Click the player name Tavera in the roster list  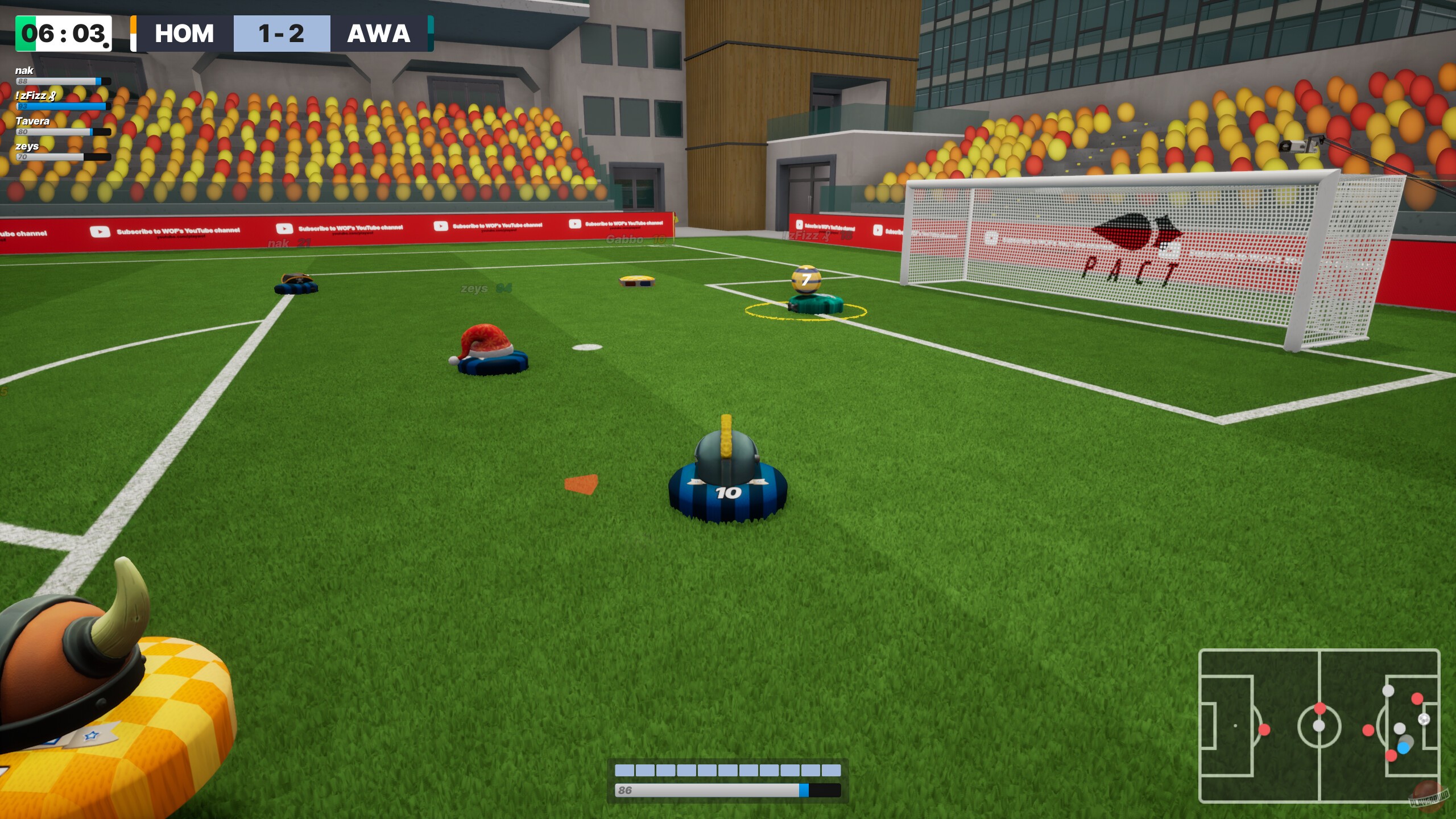click(32, 121)
